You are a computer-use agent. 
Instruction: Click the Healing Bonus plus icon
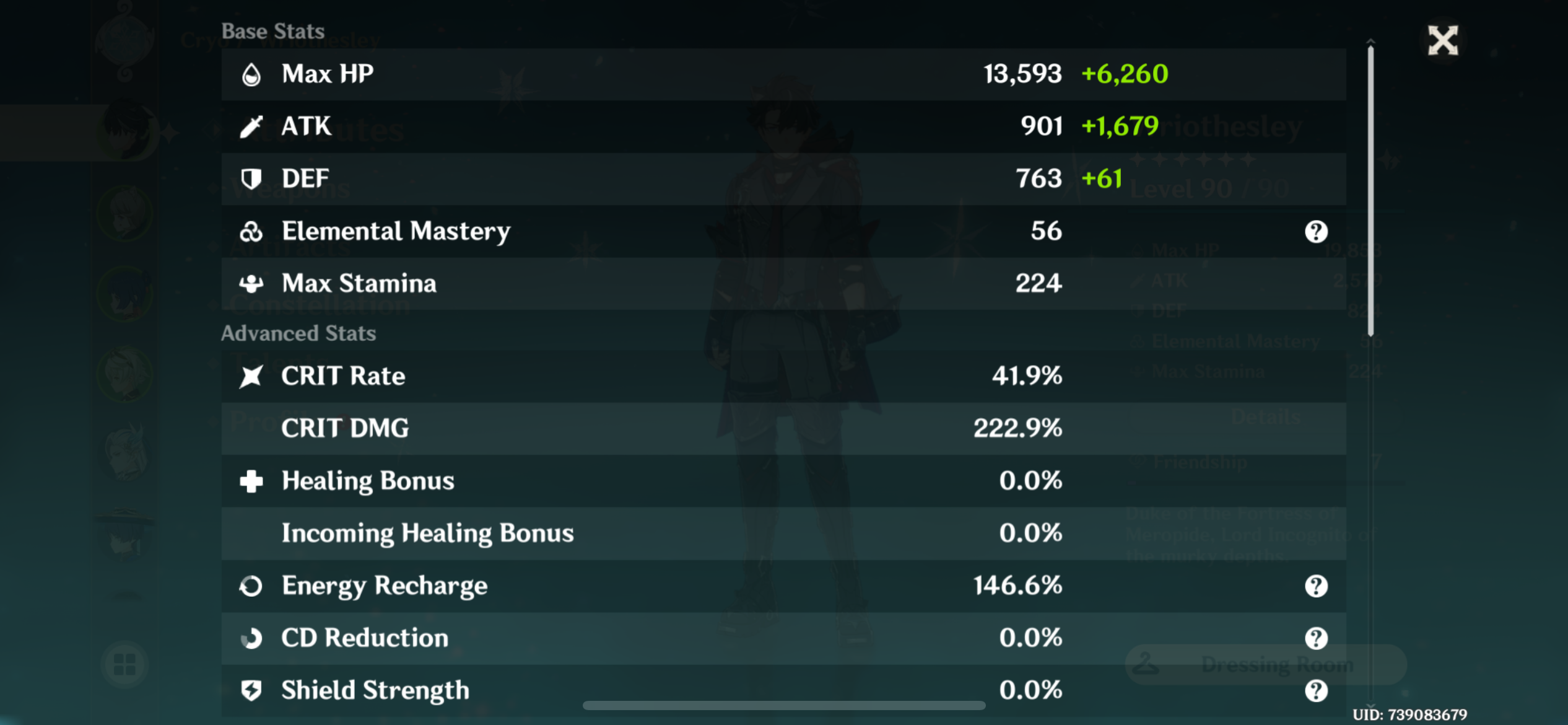point(252,481)
